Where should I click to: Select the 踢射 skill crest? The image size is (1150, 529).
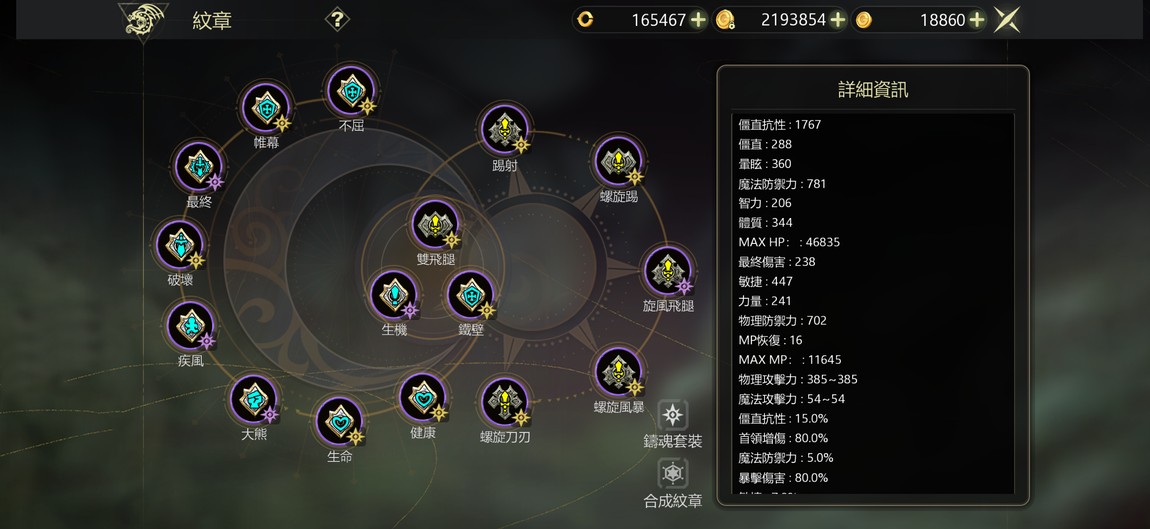point(505,130)
